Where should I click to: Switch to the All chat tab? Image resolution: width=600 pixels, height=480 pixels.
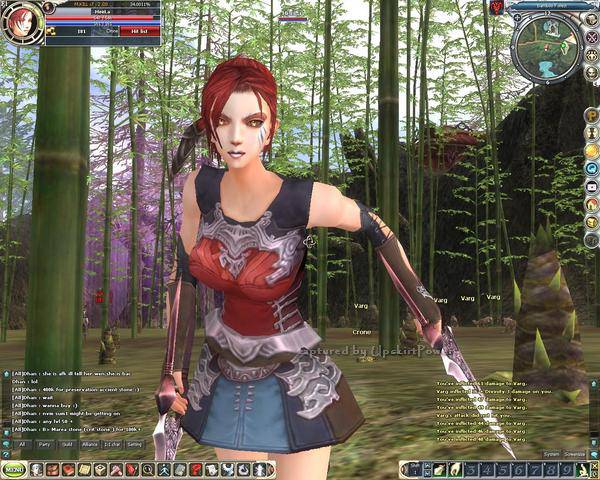click(22, 444)
